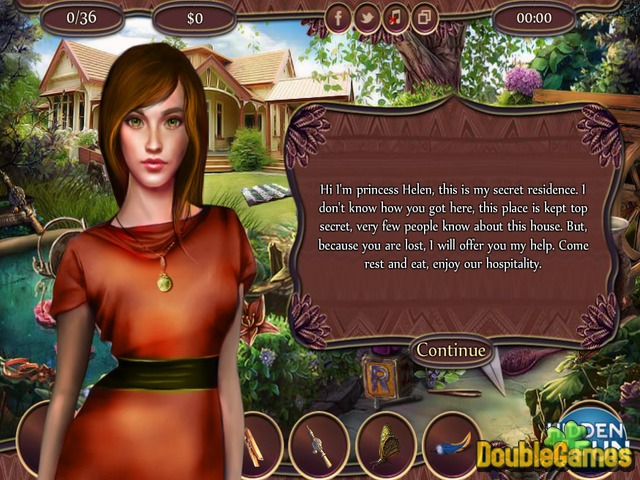Select the spear-tipped tool item slot
This screenshot has height=480, width=640.
[x=318, y=443]
